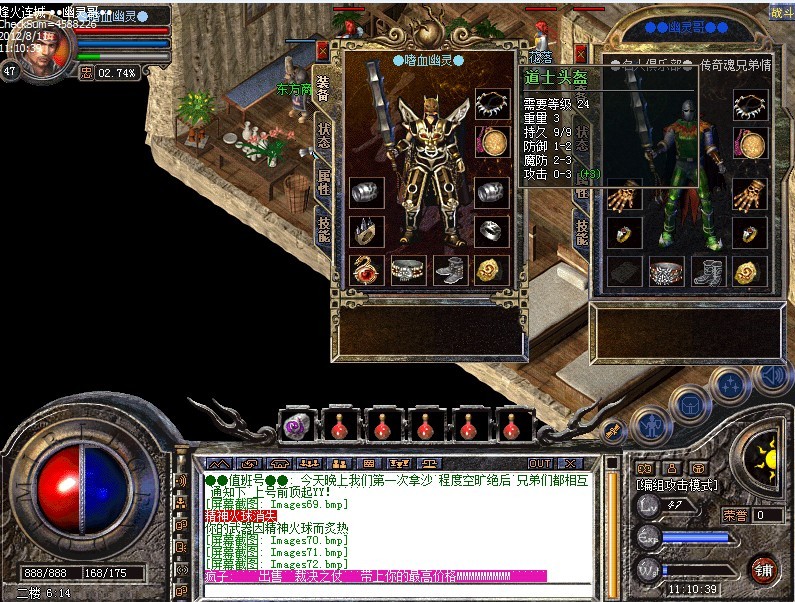Click the 铺 shop button
795x602 pixels.
coord(765,571)
